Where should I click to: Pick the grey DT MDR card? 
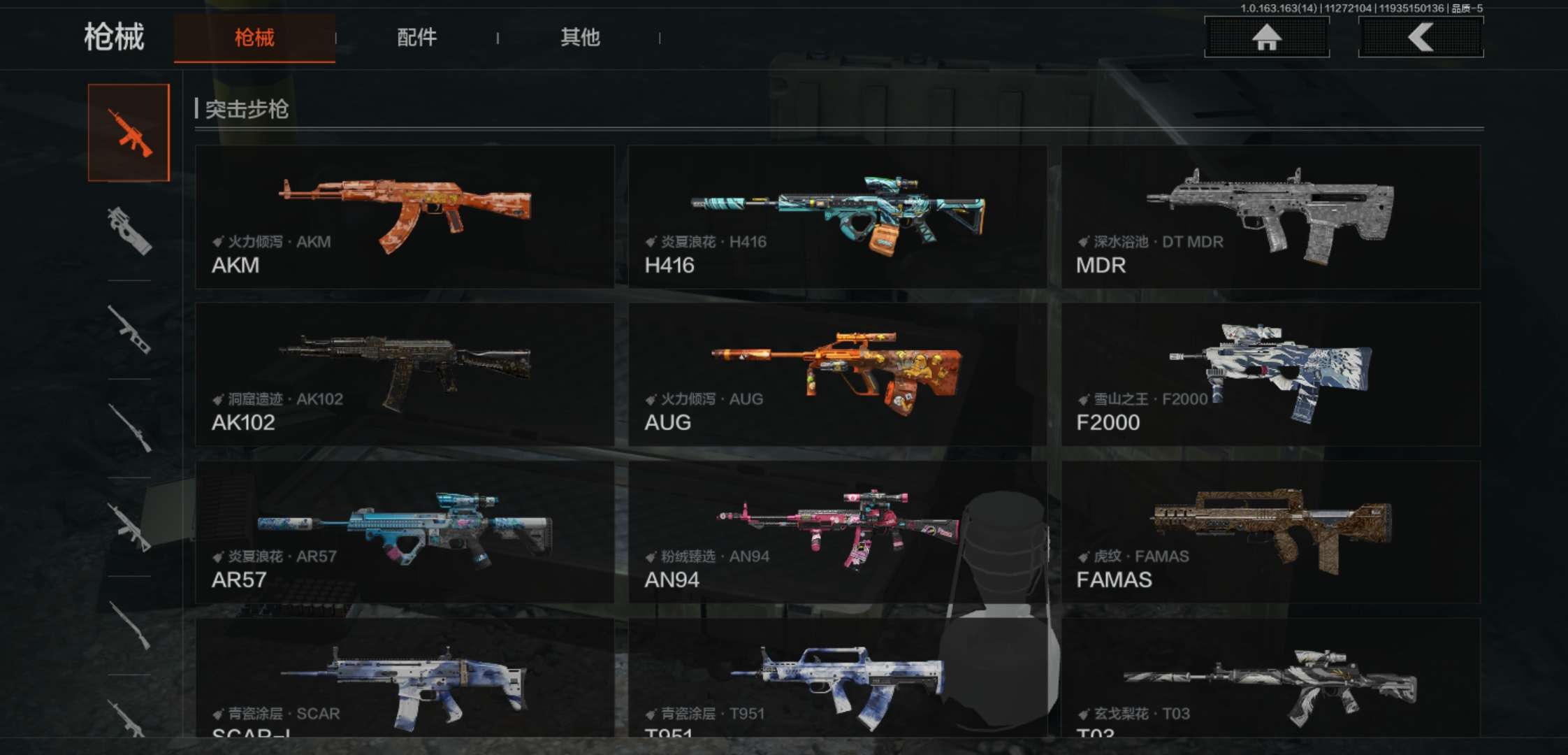[1270, 217]
